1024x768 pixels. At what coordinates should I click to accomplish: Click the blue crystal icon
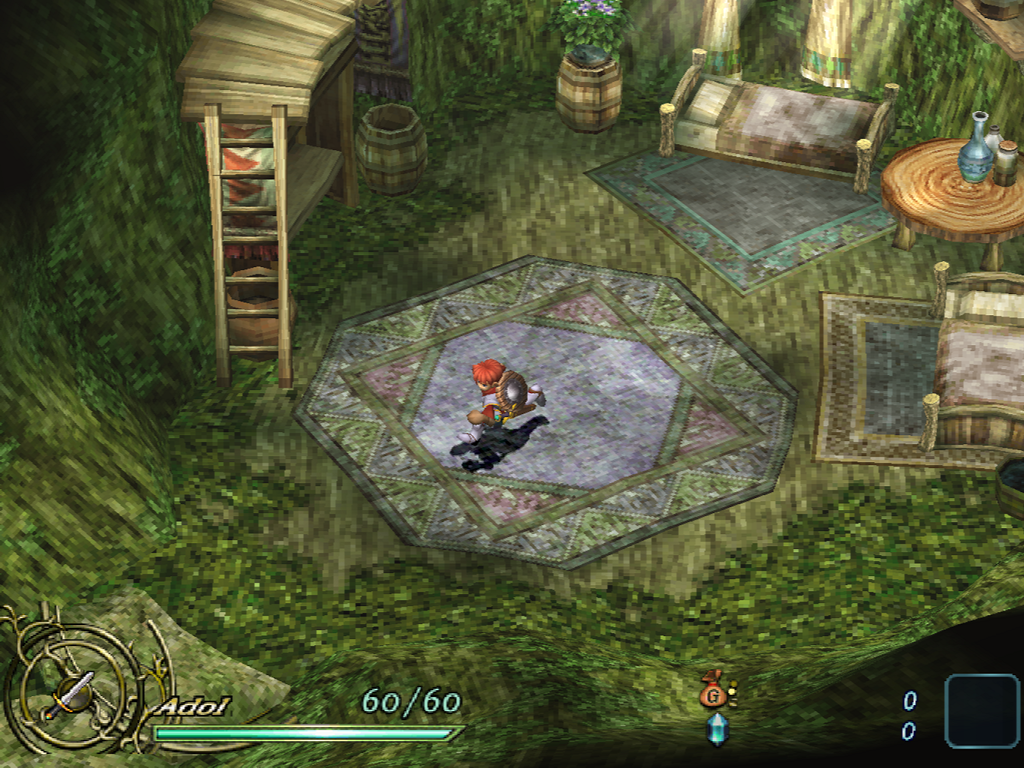(717, 730)
